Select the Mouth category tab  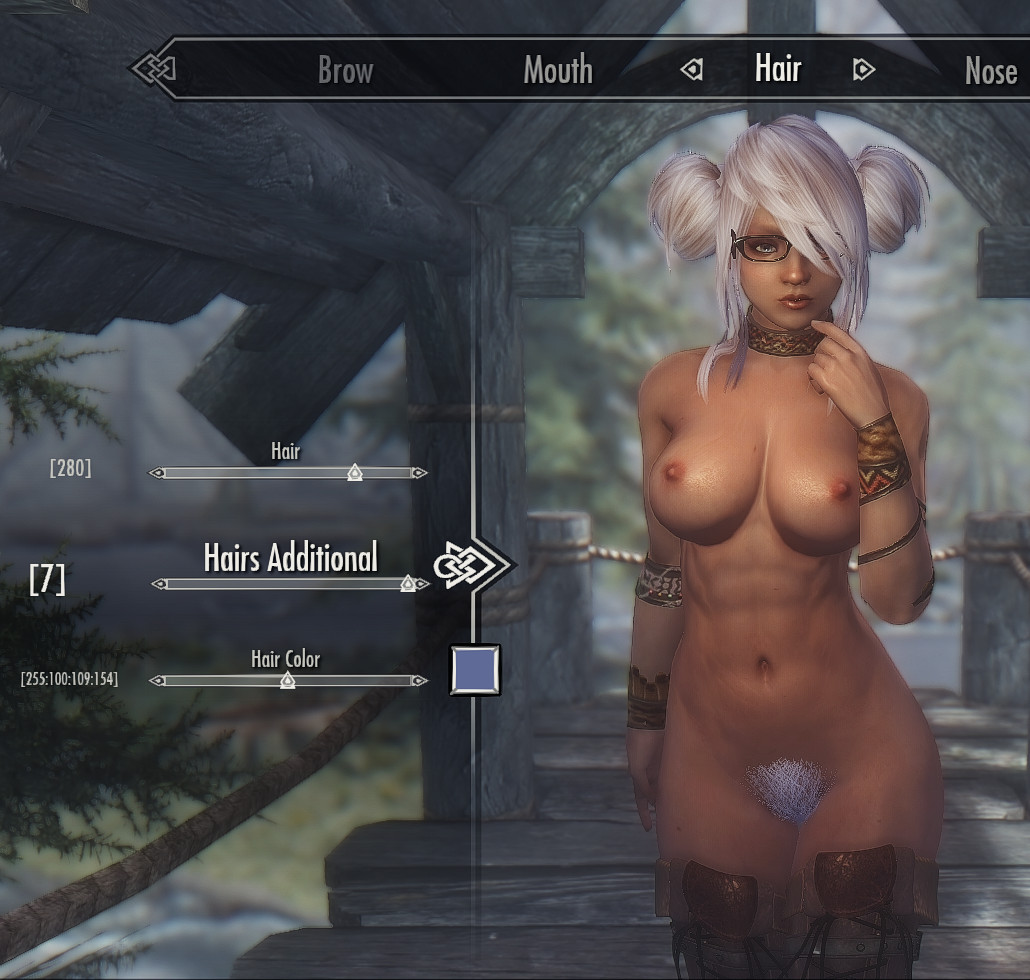point(558,70)
